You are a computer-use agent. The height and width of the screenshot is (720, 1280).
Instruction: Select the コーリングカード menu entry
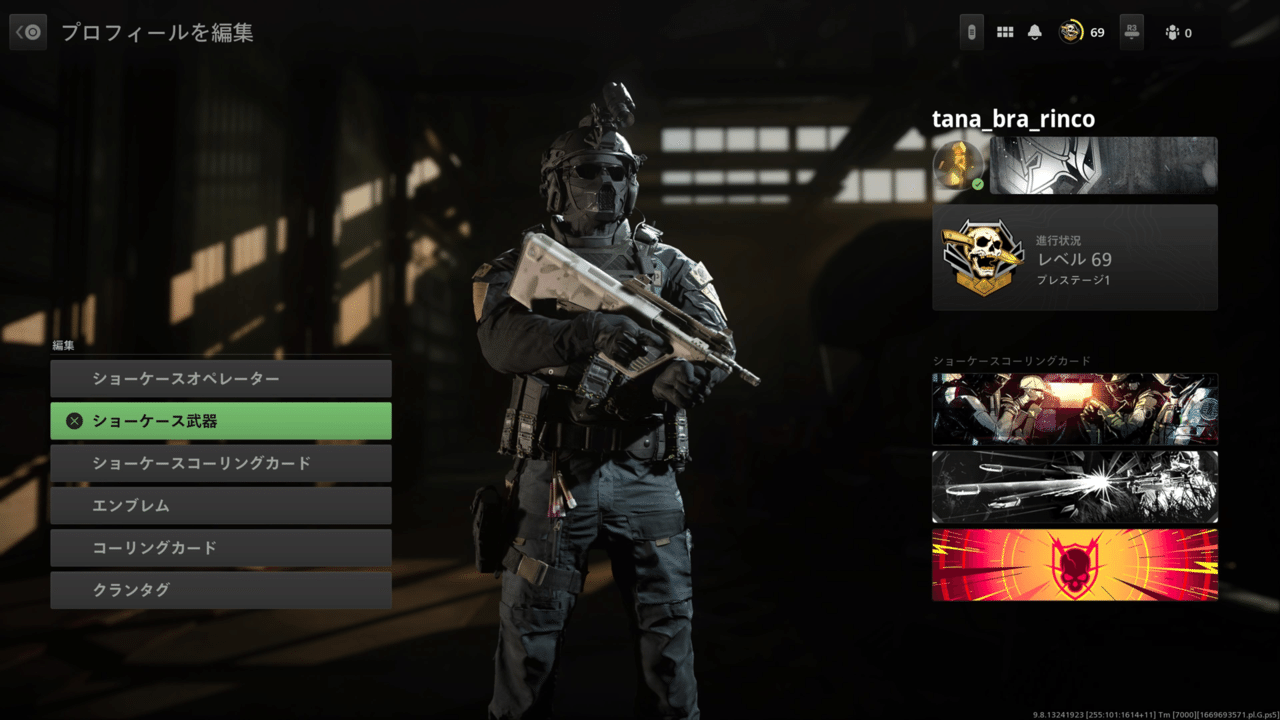(x=220, y=548)
